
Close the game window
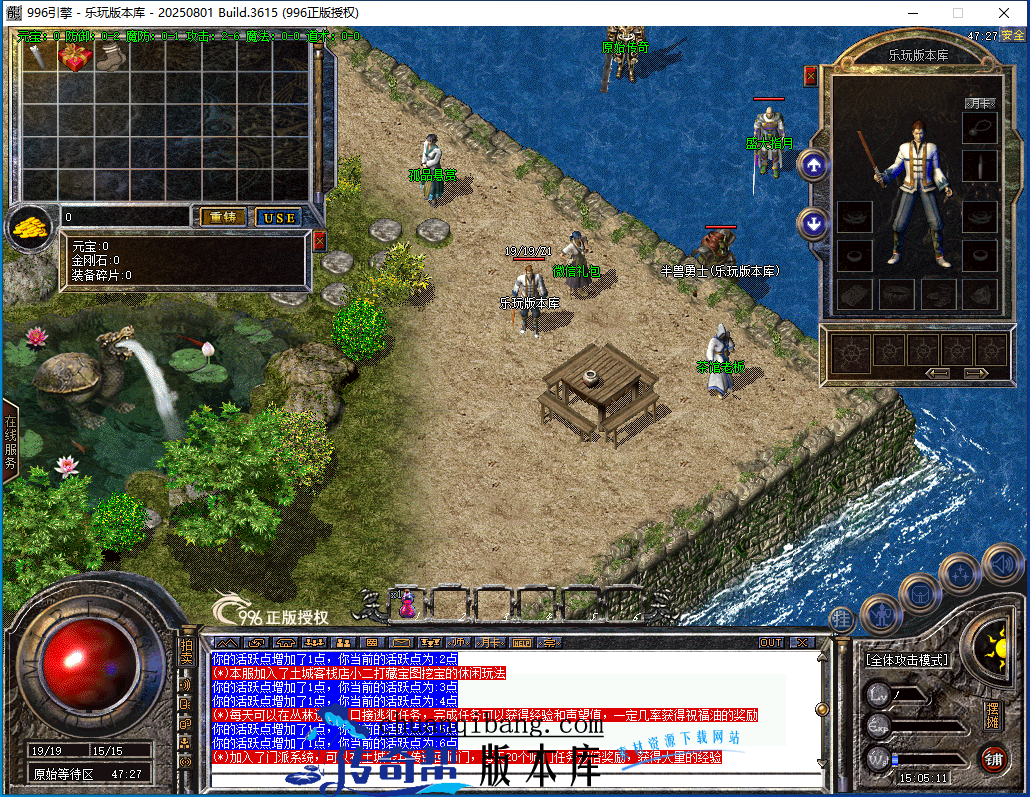(x=1006, y=13)
